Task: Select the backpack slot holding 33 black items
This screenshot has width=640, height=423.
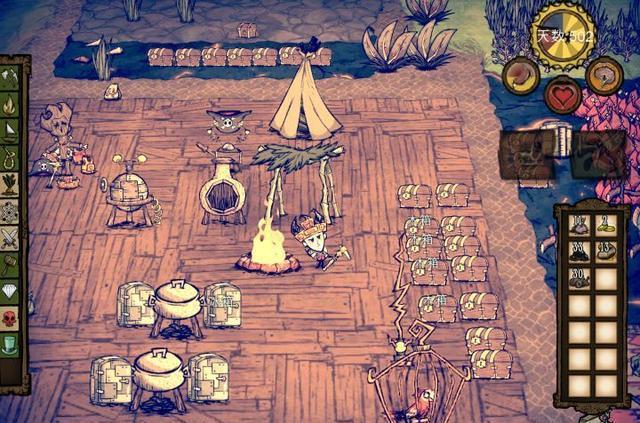Action: tap(579, 252)
